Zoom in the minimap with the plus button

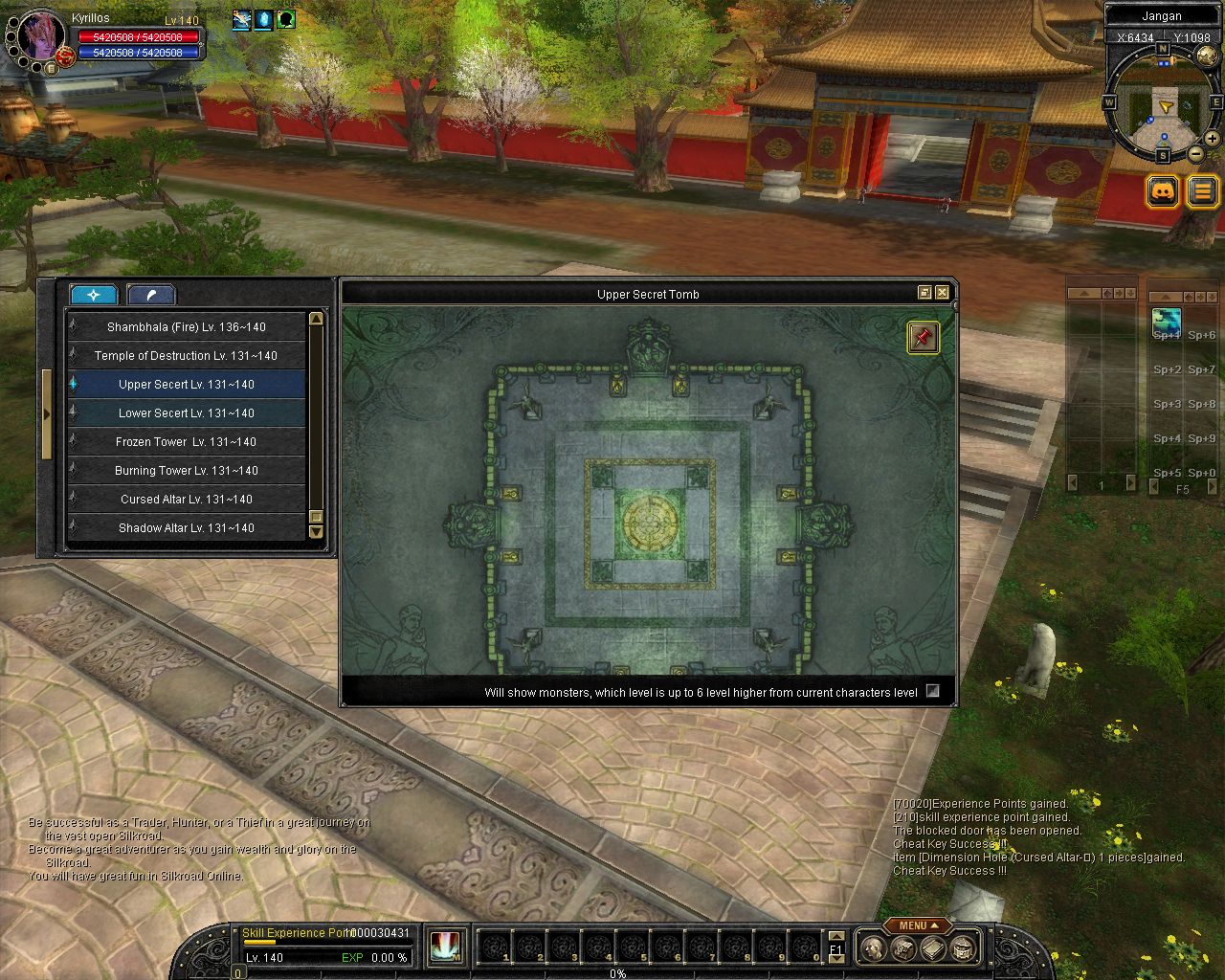(1213, 139)
